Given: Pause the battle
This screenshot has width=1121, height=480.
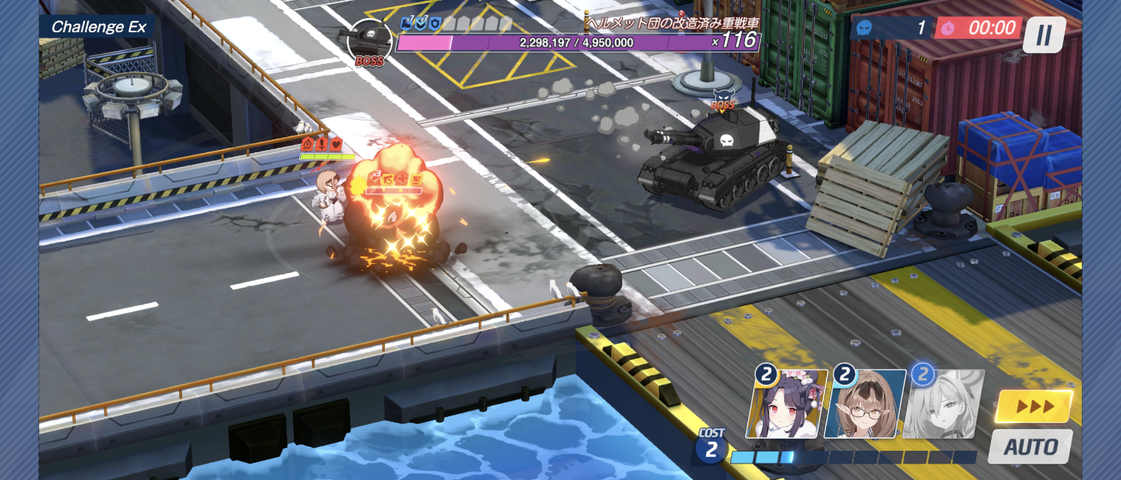Looking at the screenshot, I should click(1043, 35).
